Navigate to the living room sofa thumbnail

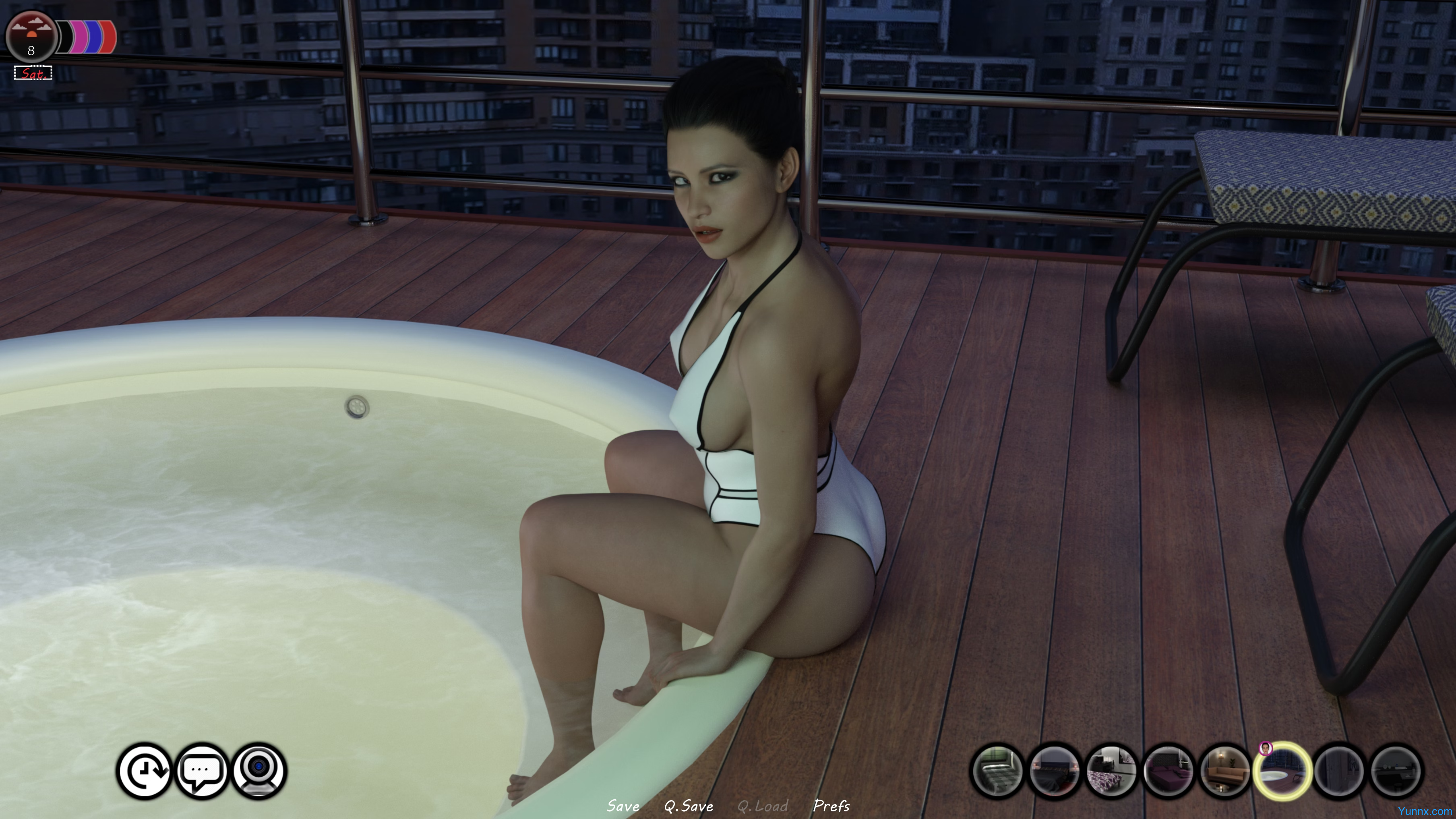point(1225,771)
